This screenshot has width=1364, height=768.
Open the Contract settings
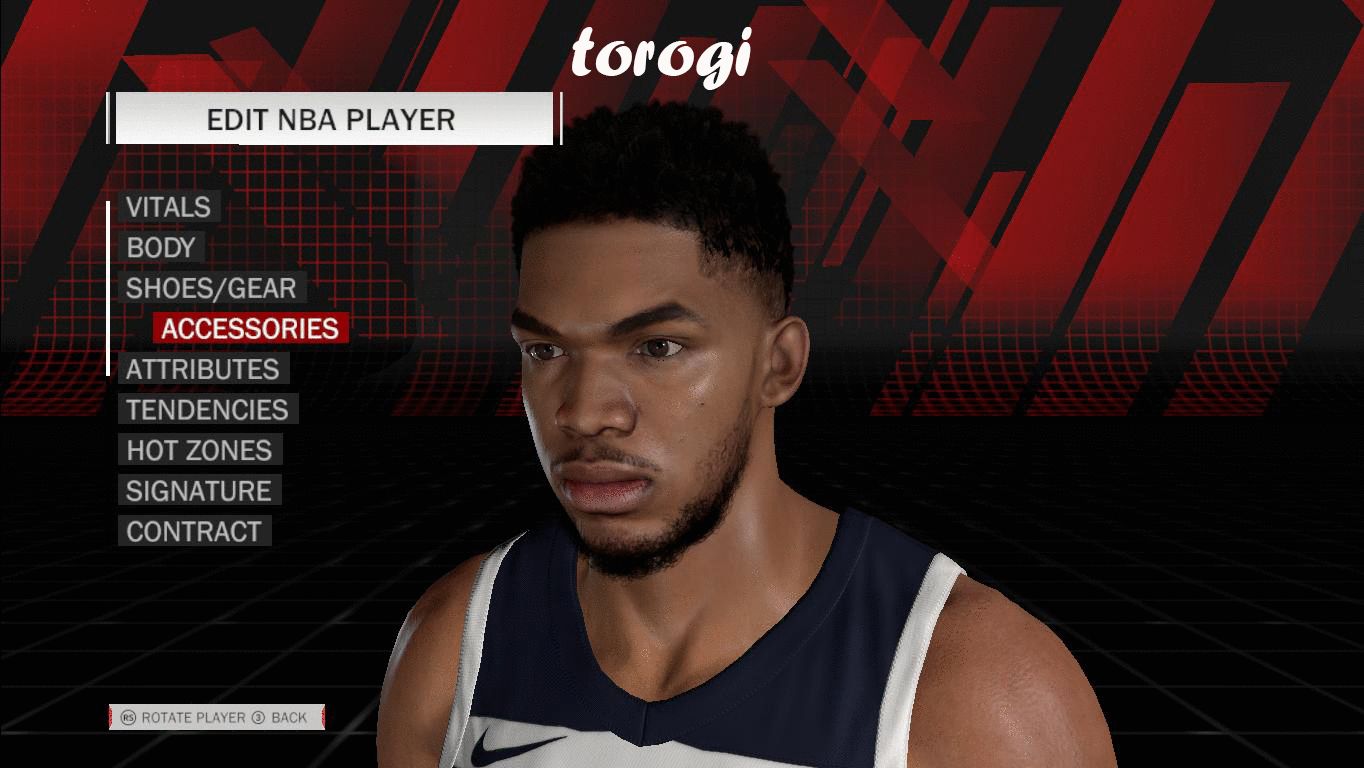point(193,532)
